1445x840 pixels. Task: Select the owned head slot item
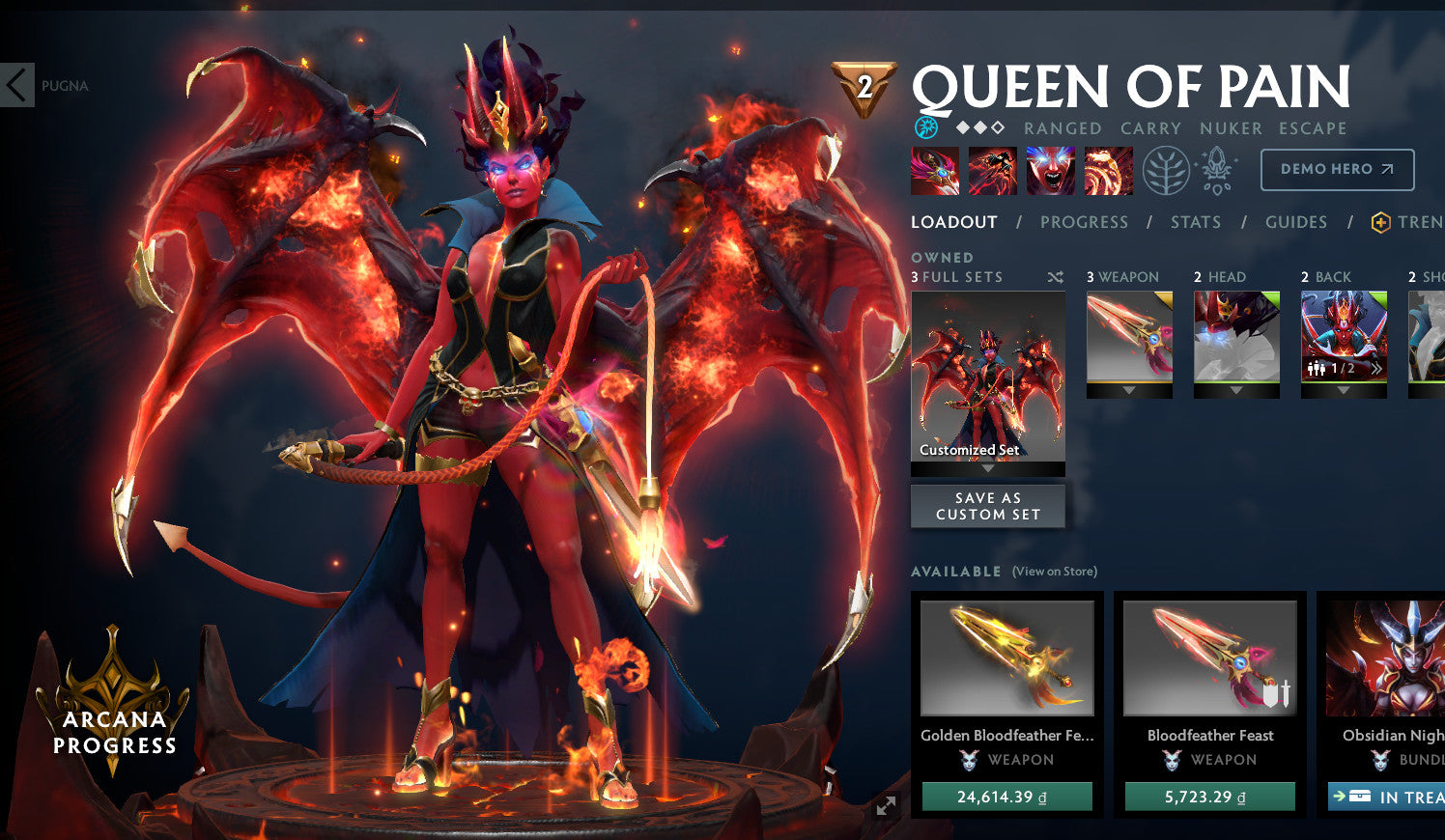[1236, 338]
